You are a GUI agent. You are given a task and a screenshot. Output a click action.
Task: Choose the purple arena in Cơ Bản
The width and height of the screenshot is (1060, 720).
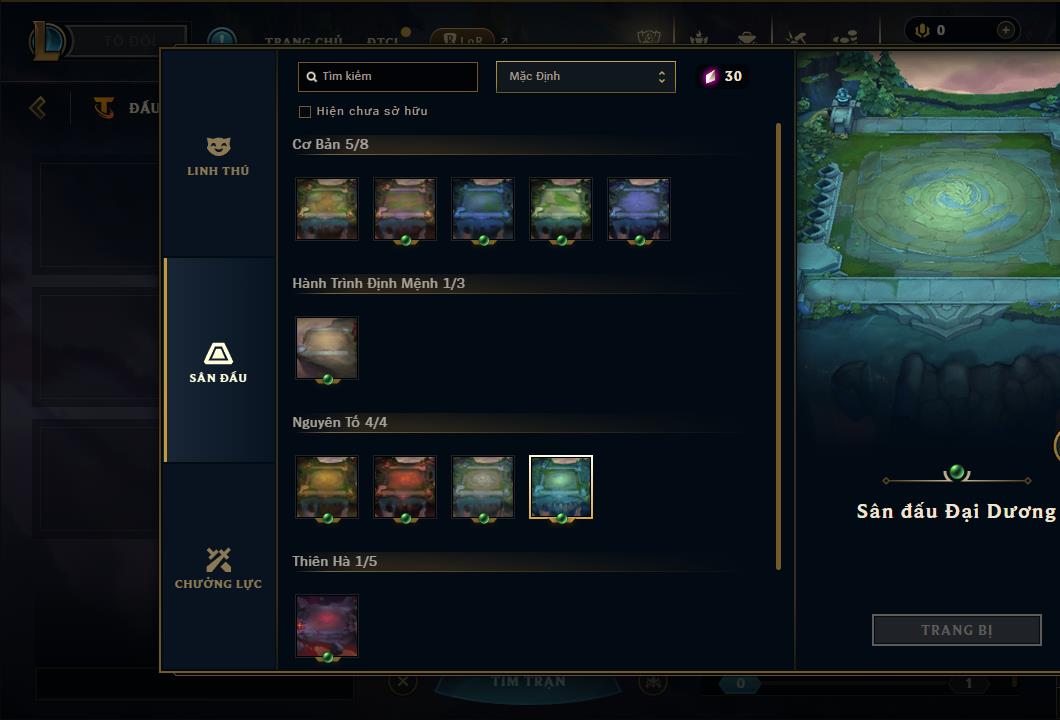click(x=639, y=209)
